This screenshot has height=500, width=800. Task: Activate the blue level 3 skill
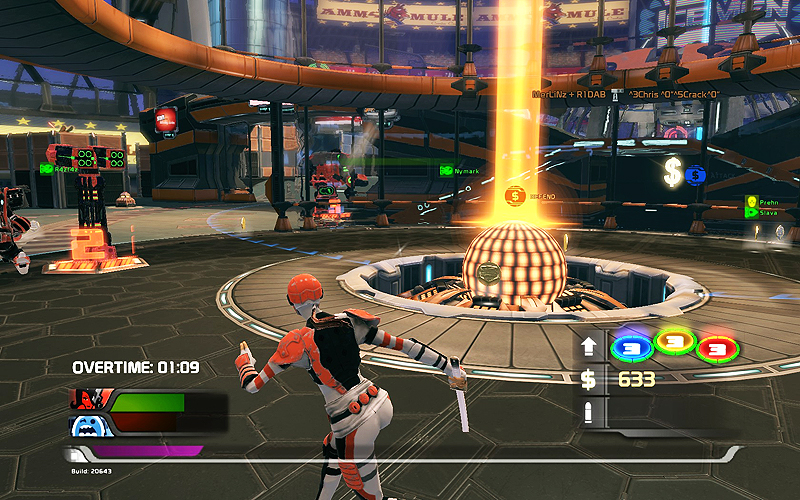[x=628, y=347]
